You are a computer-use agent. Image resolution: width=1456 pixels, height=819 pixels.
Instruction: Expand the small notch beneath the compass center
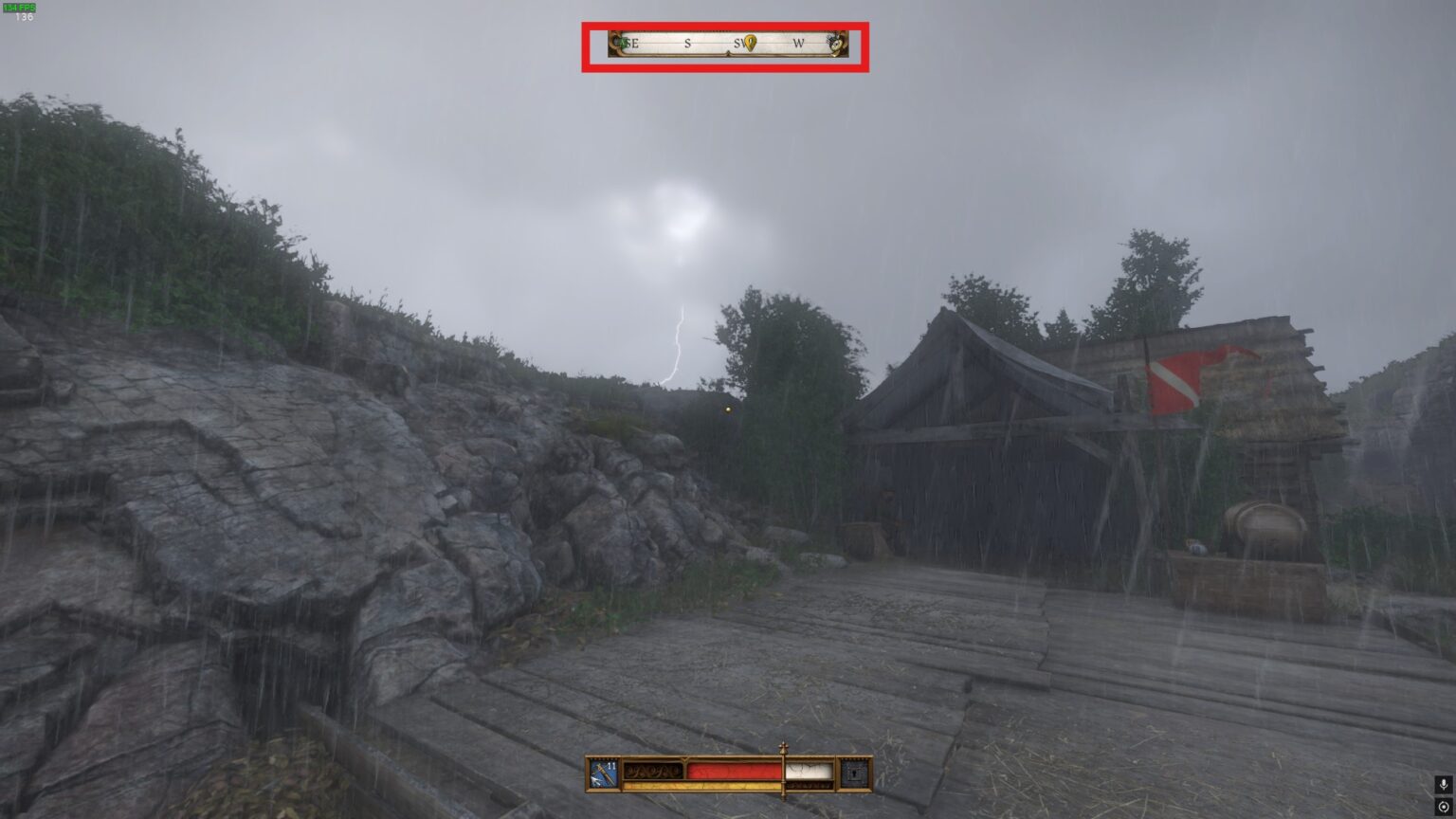[729, 54]
